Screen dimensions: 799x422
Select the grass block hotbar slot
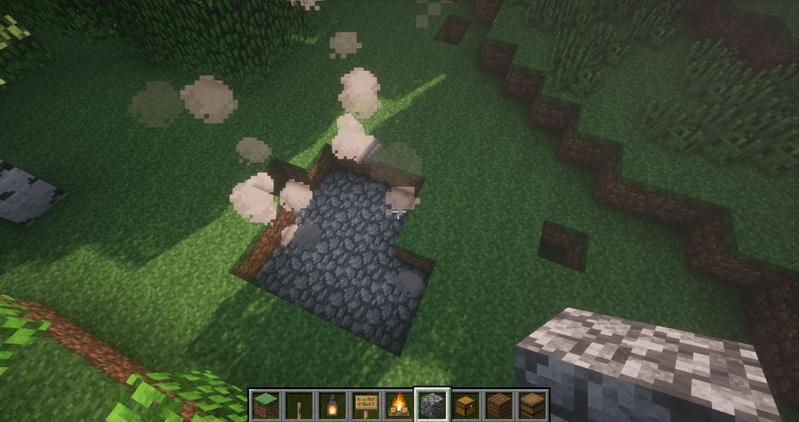point(264,405)
